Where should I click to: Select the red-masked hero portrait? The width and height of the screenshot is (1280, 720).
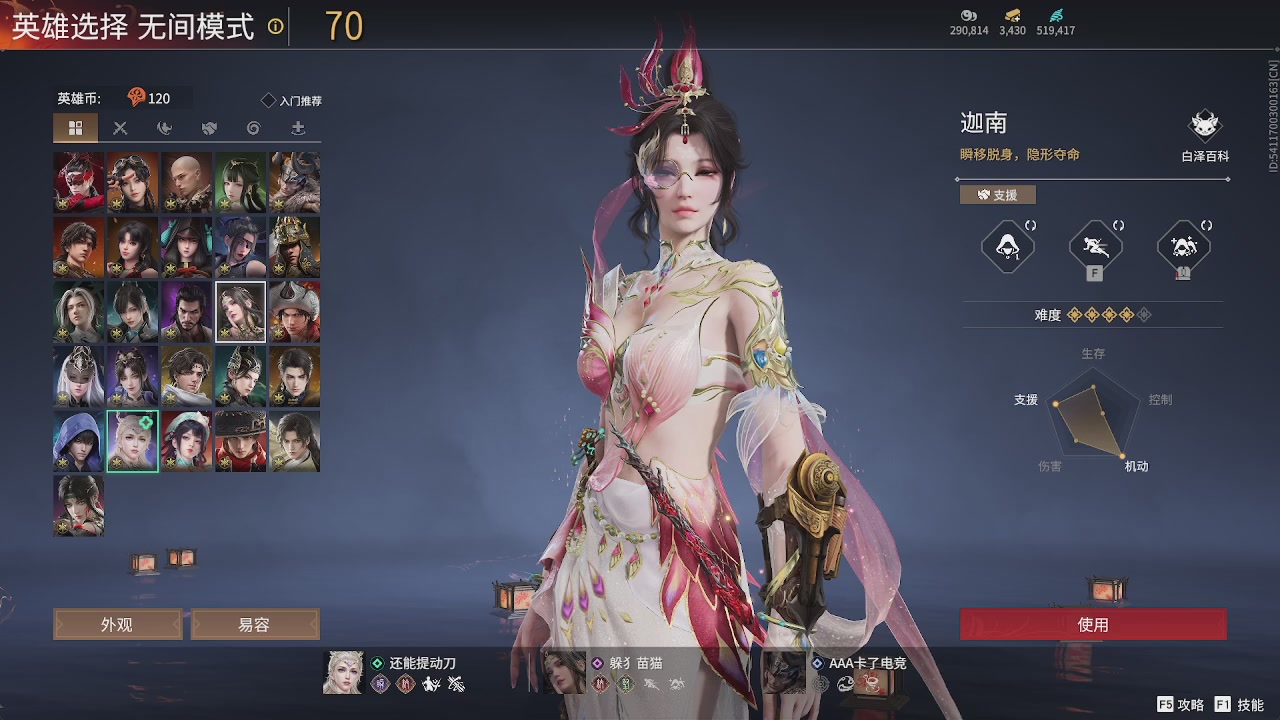click(79, 182)
